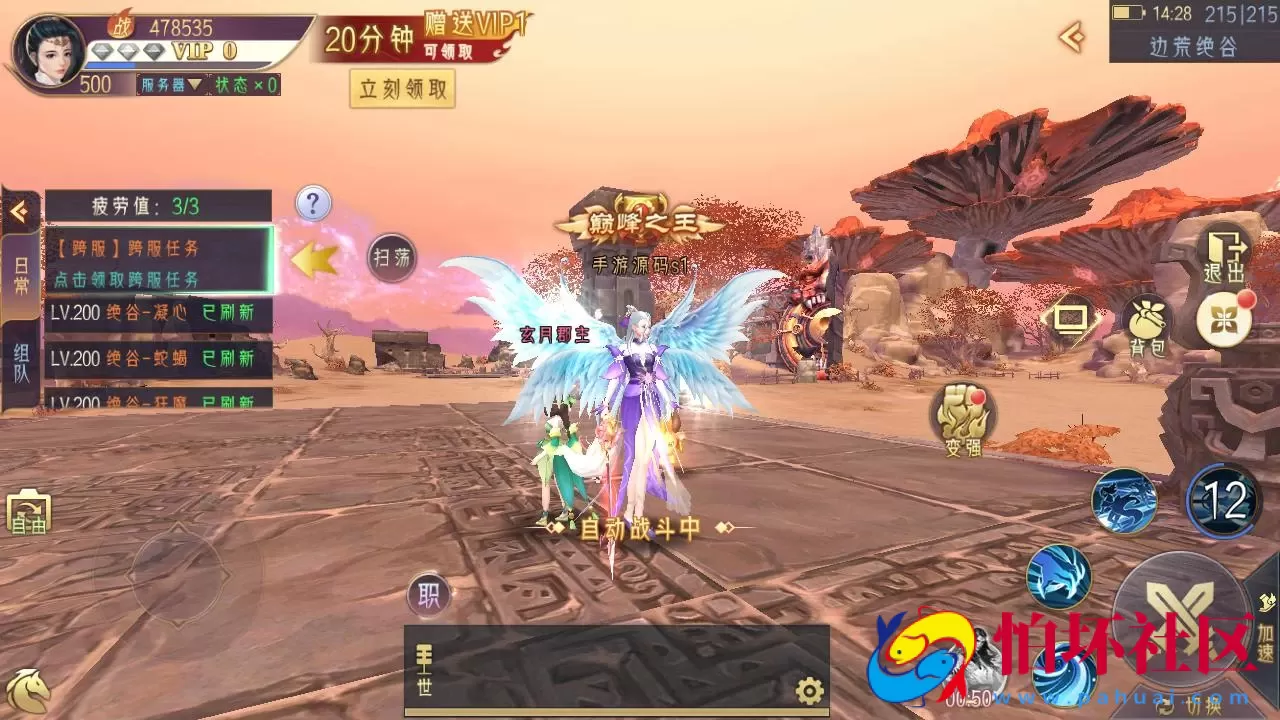Toggle 自动战斗中 auto-battle mode
The image size is (1280, 720).
tap(640, 530)
